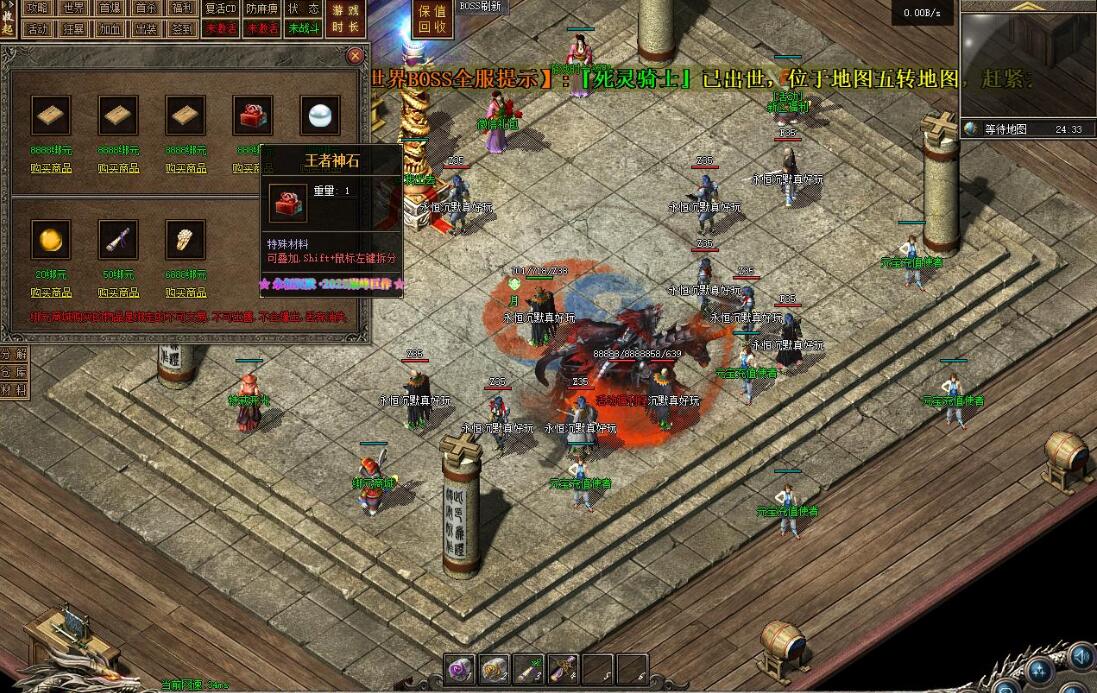This screenshot has width=1097, height=693.
Task: Open the 活动 events menu
Action: click(x=37, y=29)
